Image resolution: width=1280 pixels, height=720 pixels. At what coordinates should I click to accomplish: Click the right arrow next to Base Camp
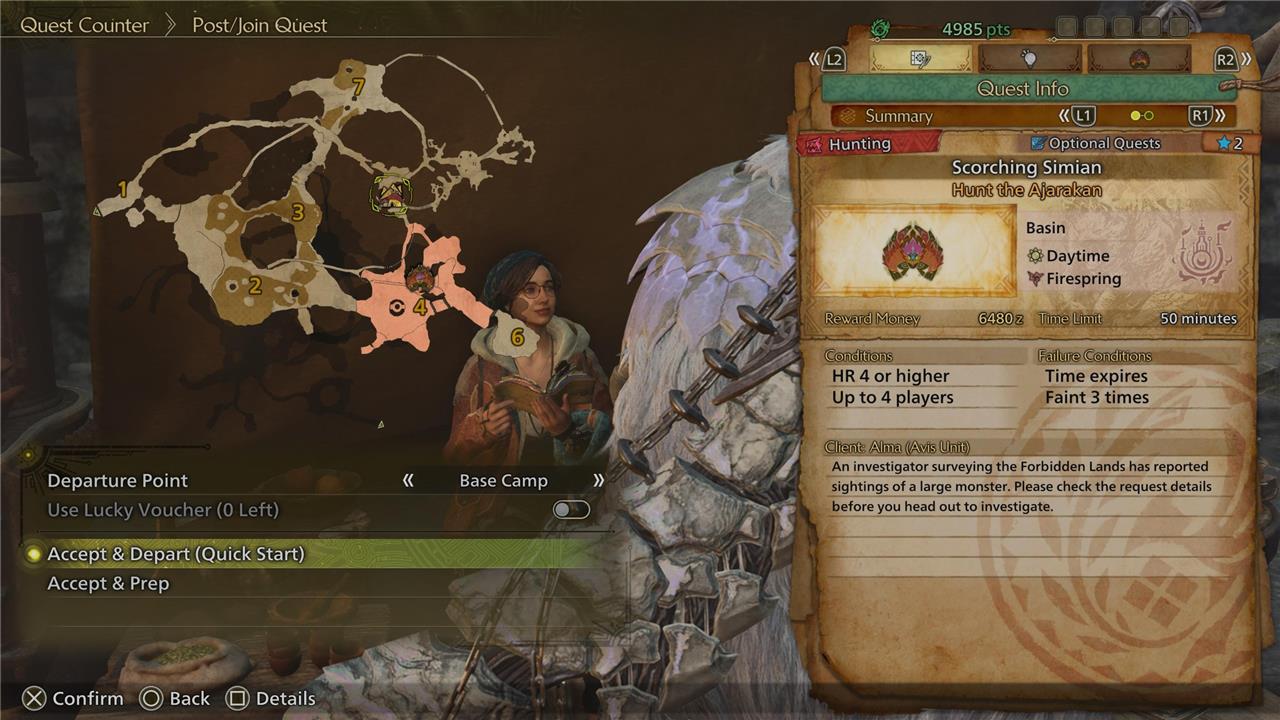click(598, 481)
